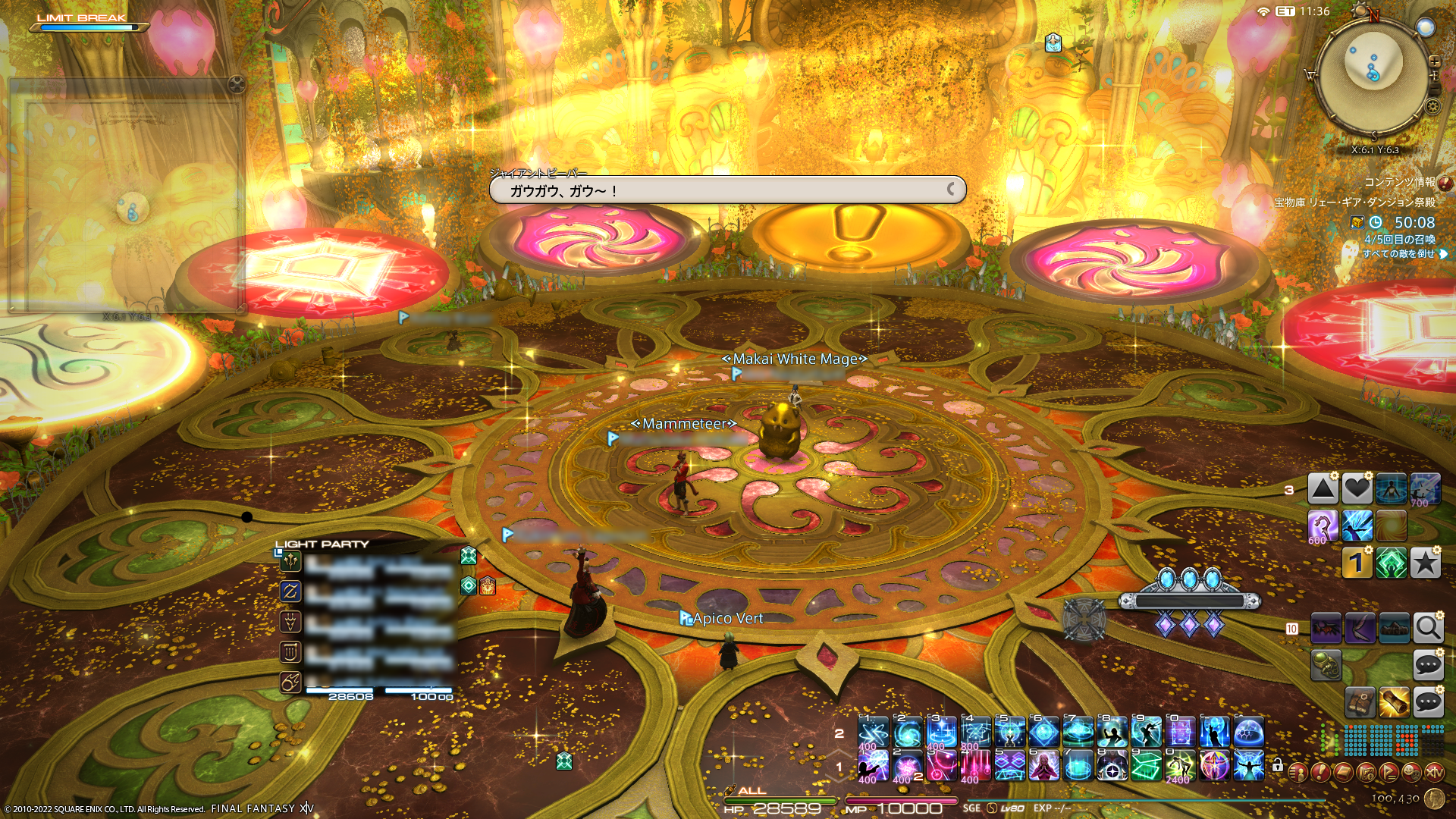Use the glowing scroll item

click(x=1394, y=703)
